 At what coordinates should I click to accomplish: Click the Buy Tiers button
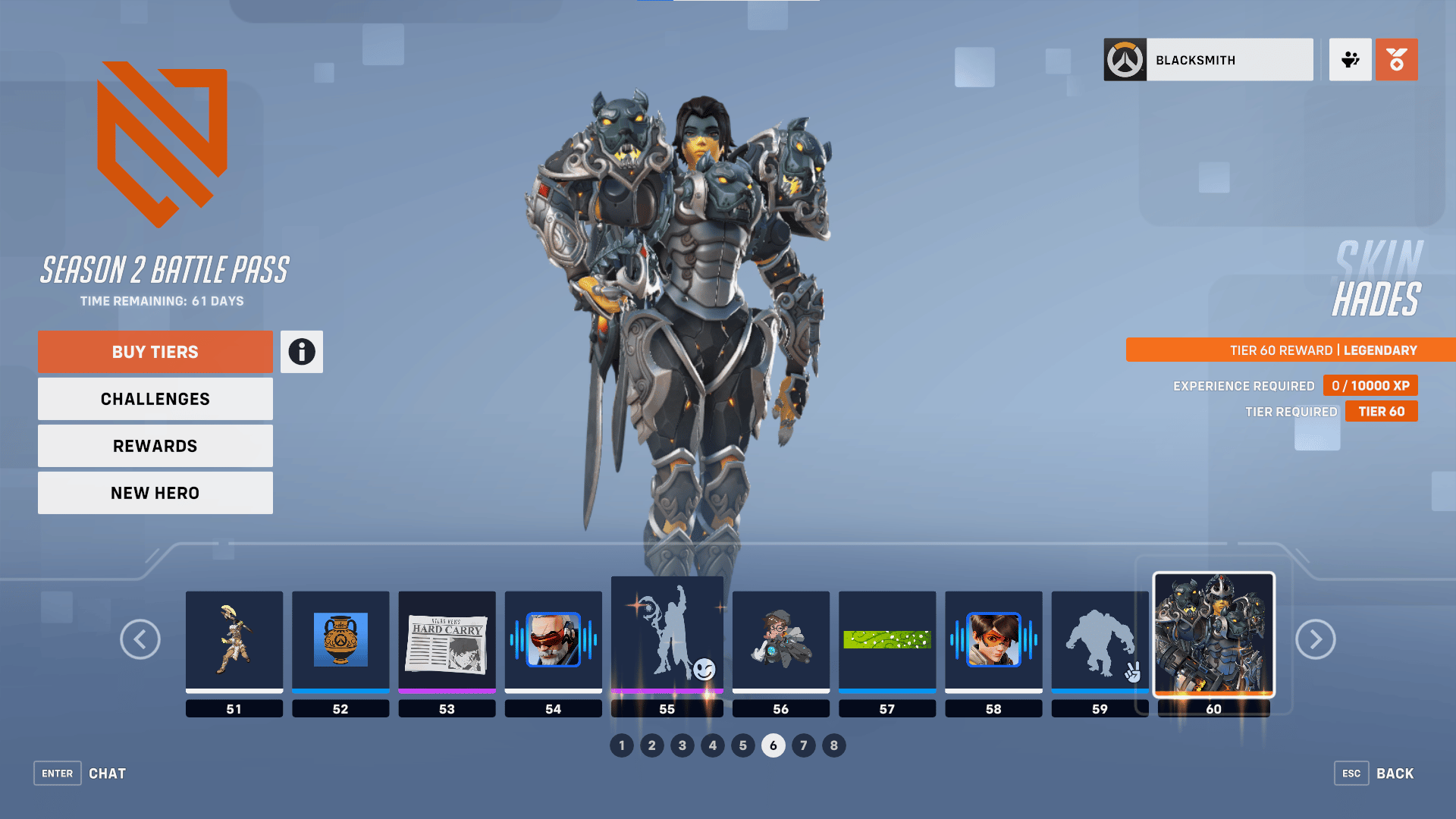coord(155,351)
